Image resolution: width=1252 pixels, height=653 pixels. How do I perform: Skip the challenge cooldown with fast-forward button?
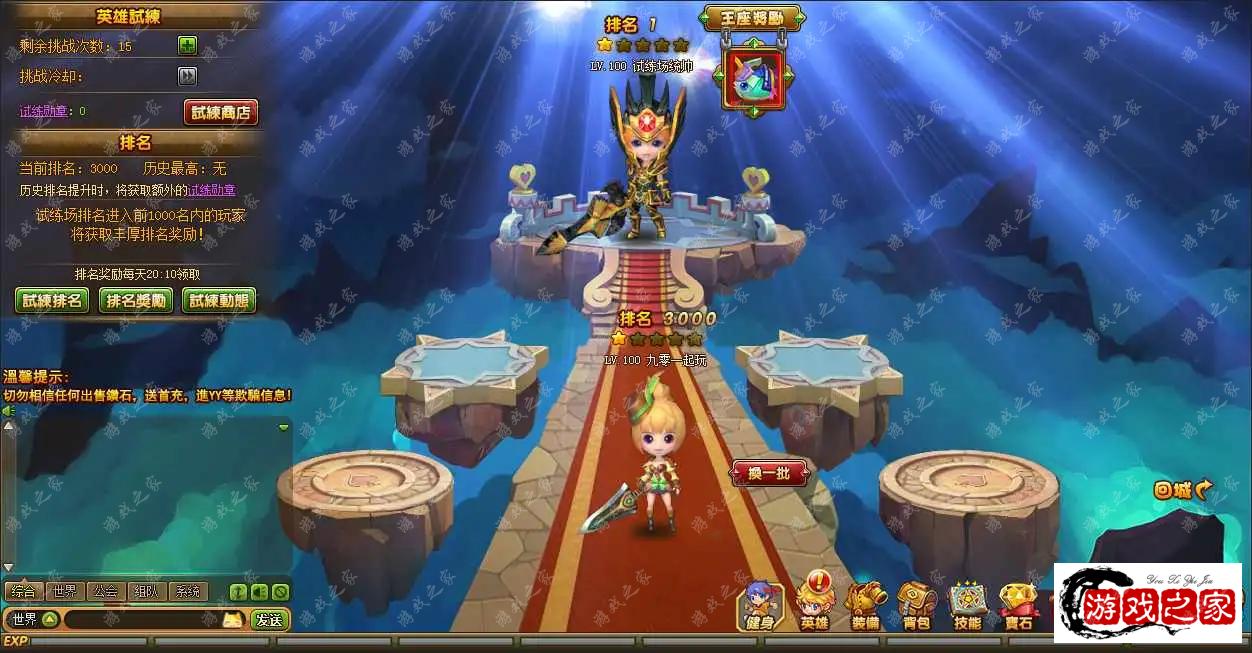click(187, 76)
